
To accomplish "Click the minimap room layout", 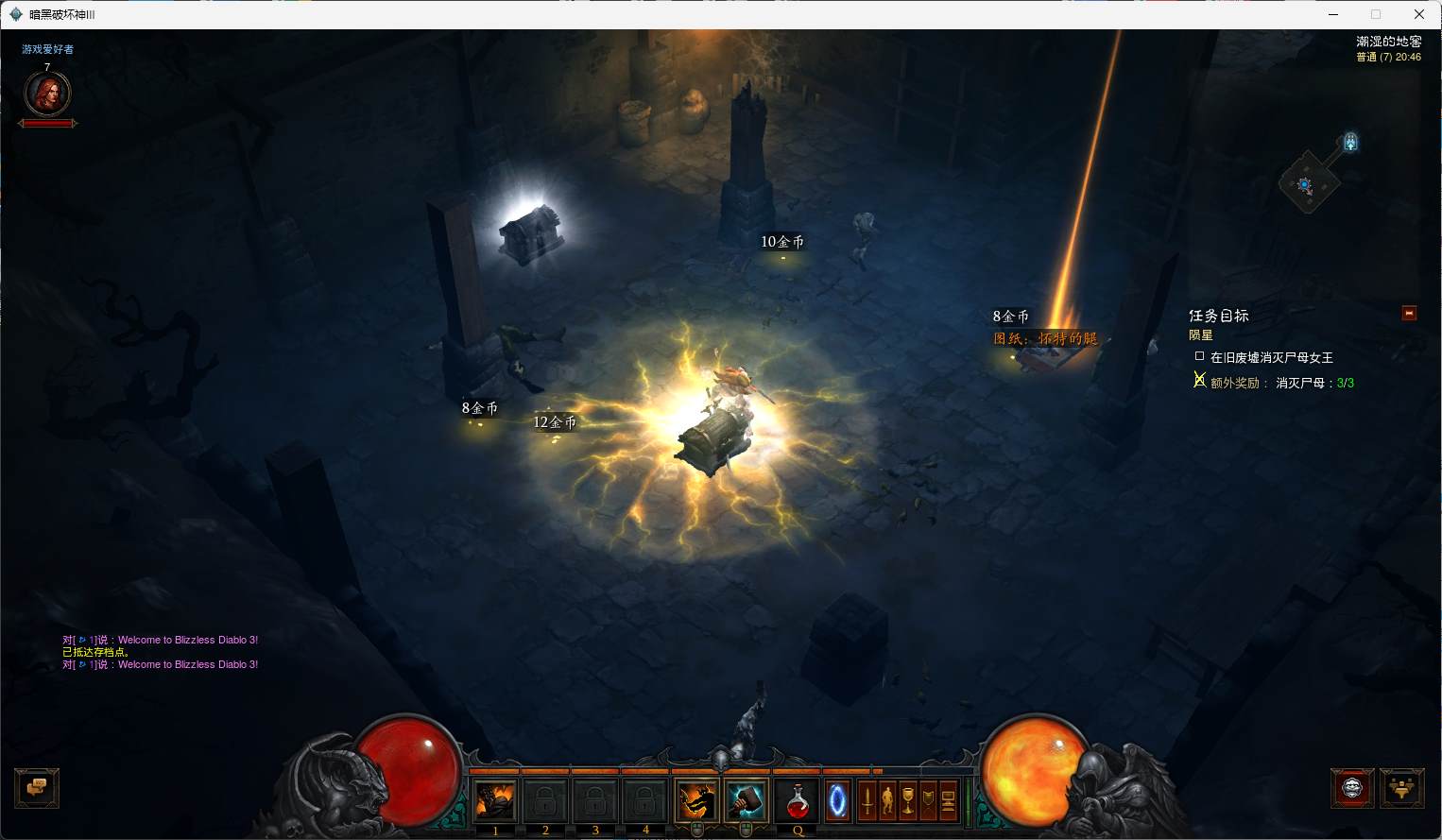I will pyautogui.click(x=1308, y=183).
